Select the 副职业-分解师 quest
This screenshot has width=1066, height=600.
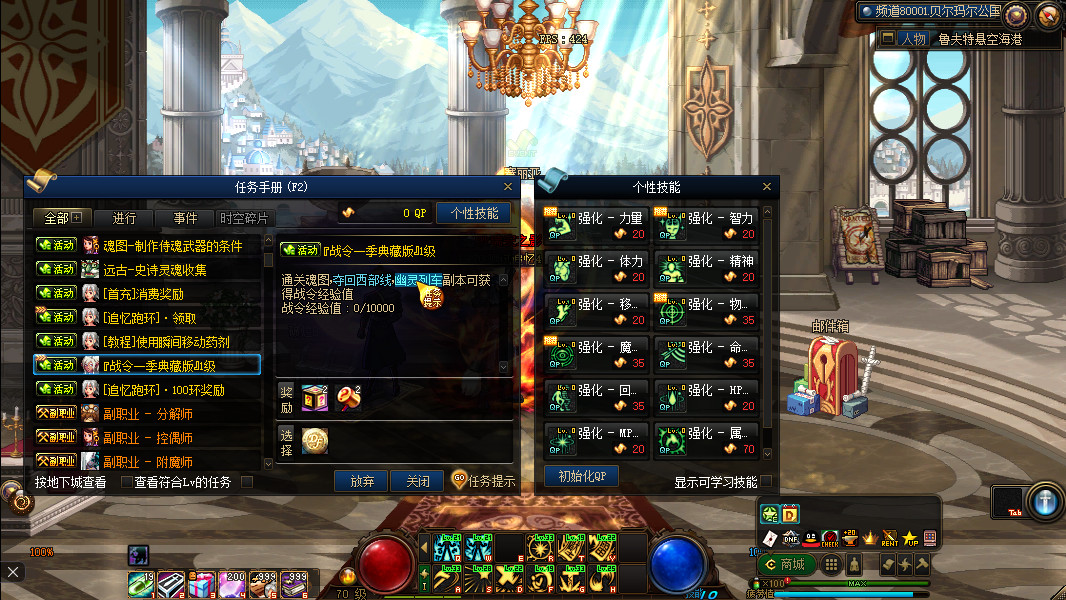[148, 413]
